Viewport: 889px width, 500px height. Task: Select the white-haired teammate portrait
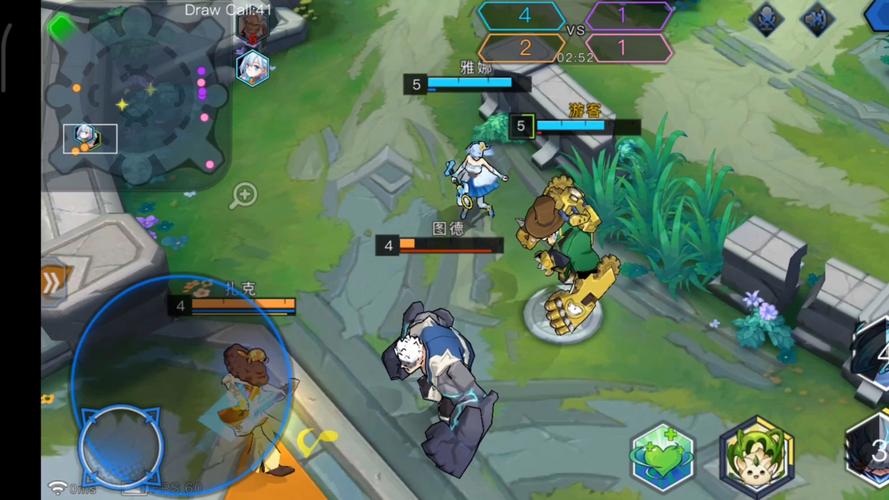[252, 68]
